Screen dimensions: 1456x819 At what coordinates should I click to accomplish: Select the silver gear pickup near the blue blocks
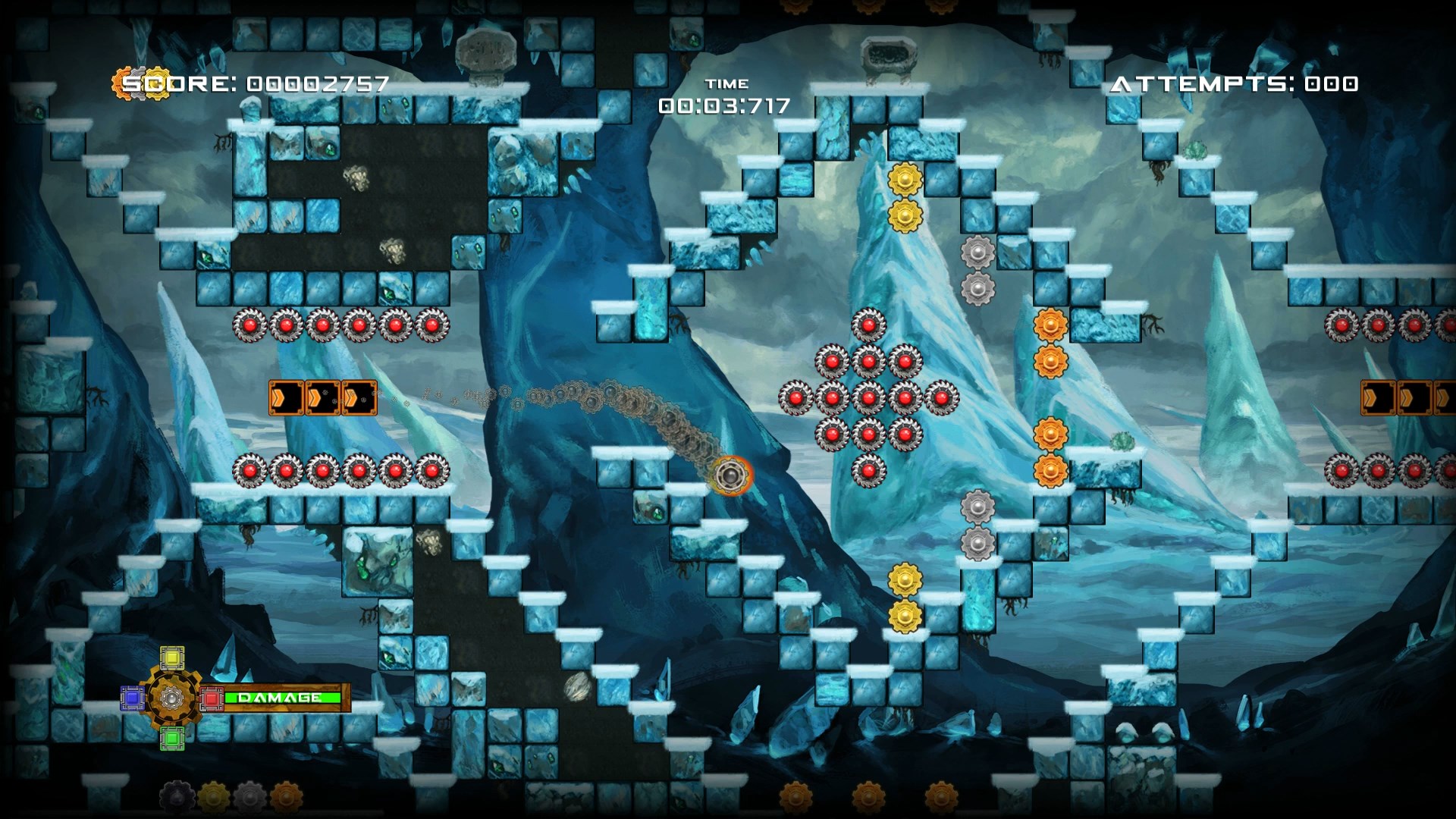point(977,250)
